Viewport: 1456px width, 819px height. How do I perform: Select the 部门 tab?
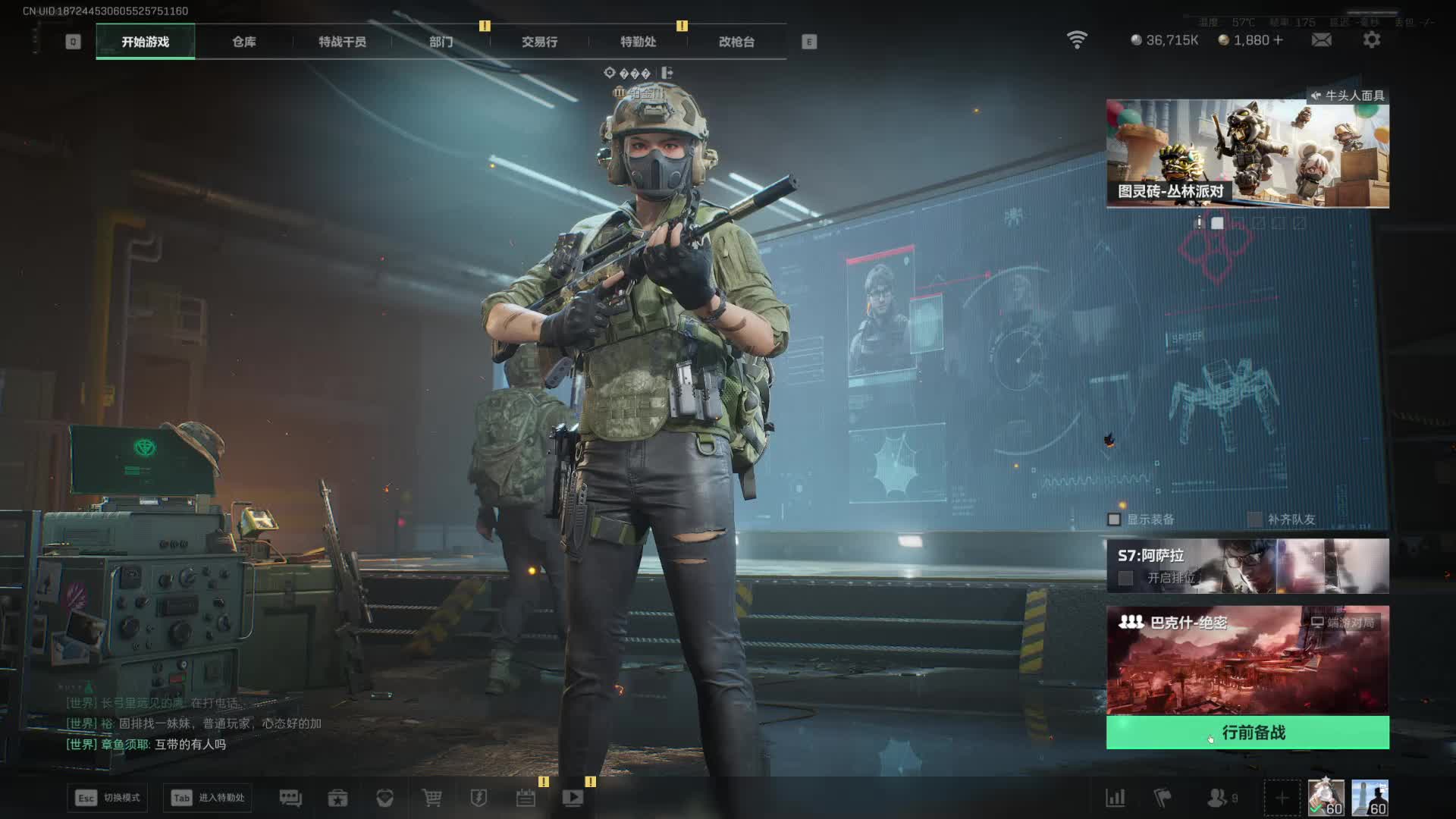441,42
